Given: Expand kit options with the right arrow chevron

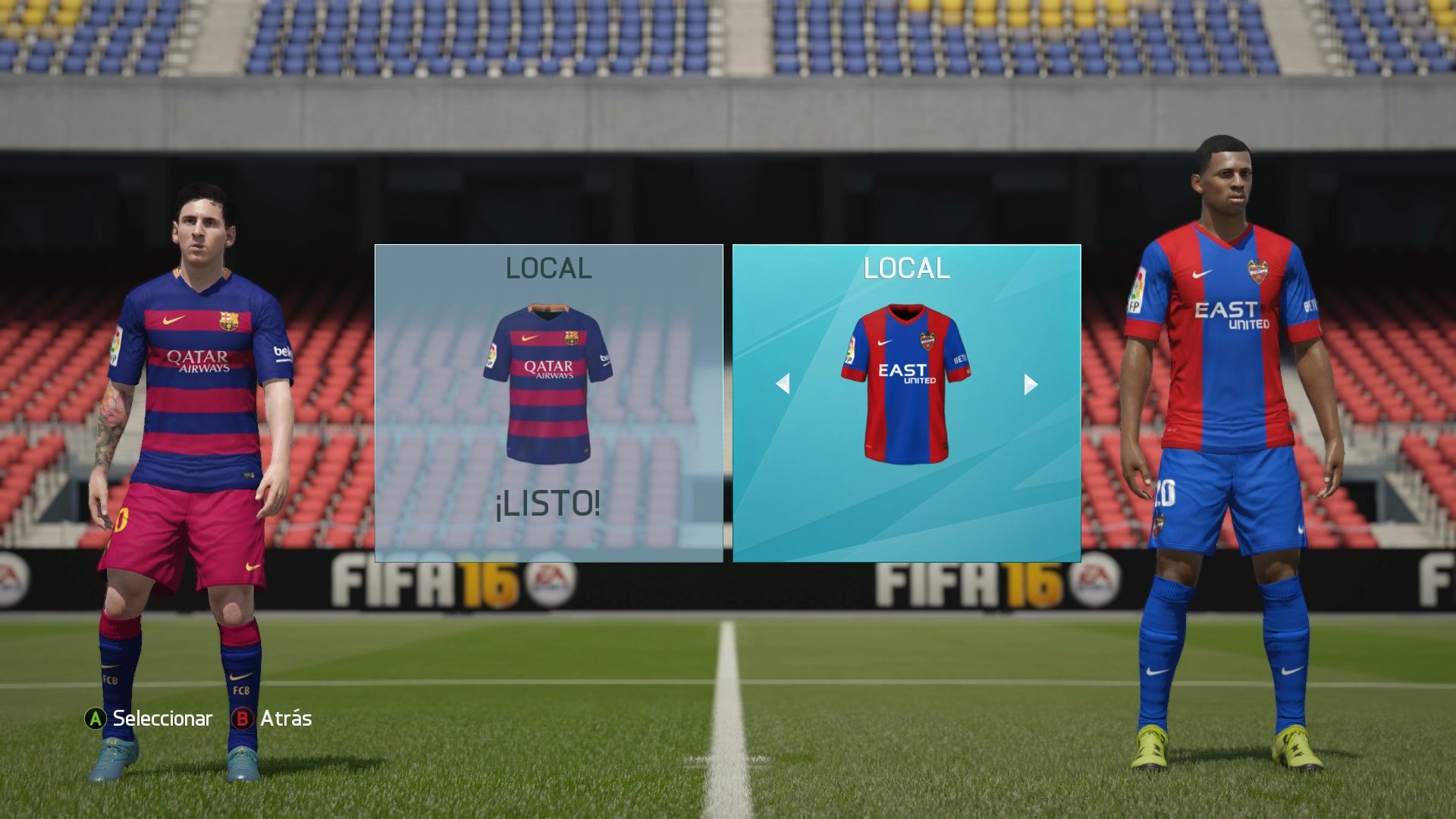Looking at the screenshot, I should pos(1030,385).
